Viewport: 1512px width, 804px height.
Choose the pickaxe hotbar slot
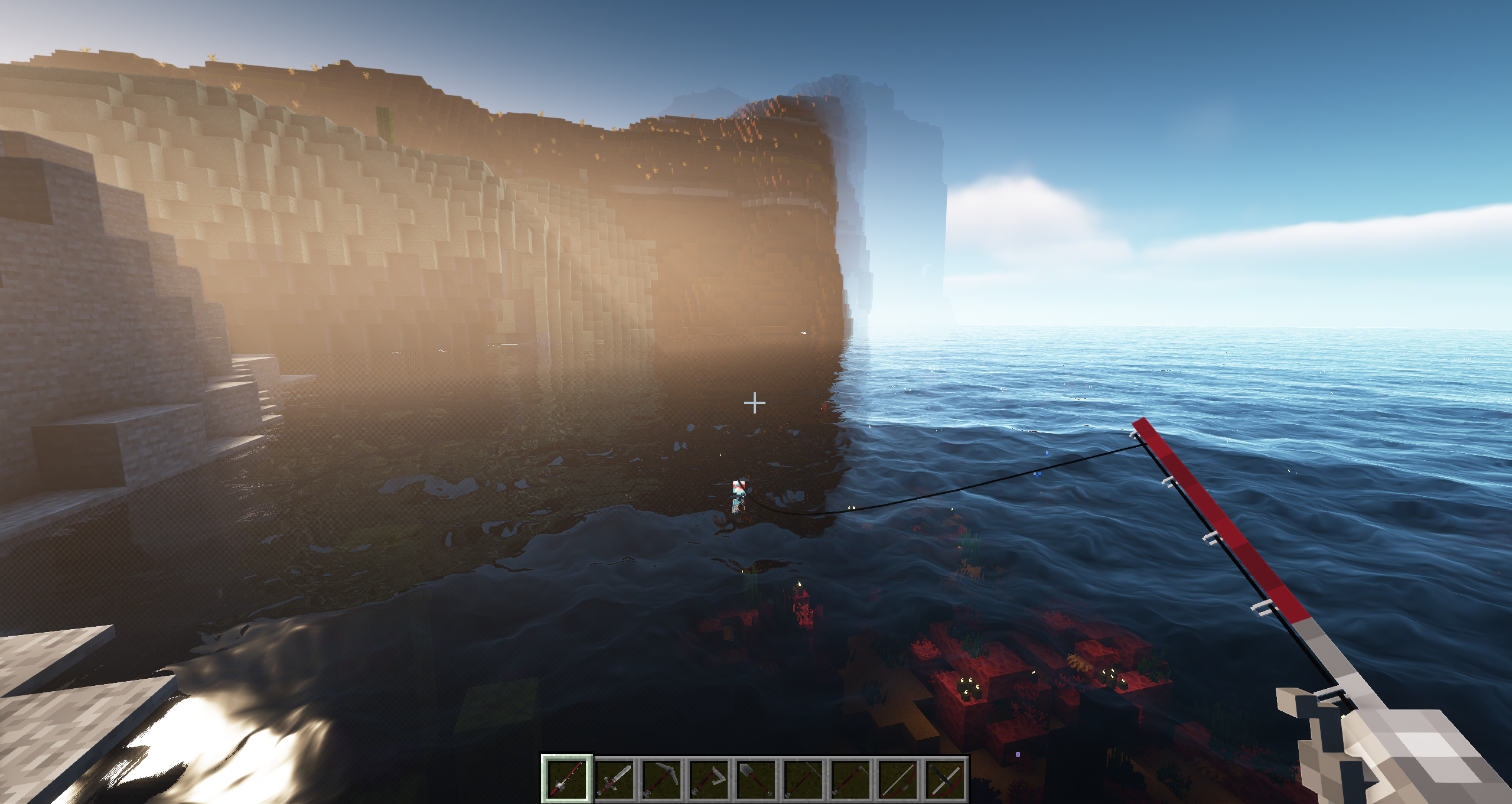click(662, 778)
